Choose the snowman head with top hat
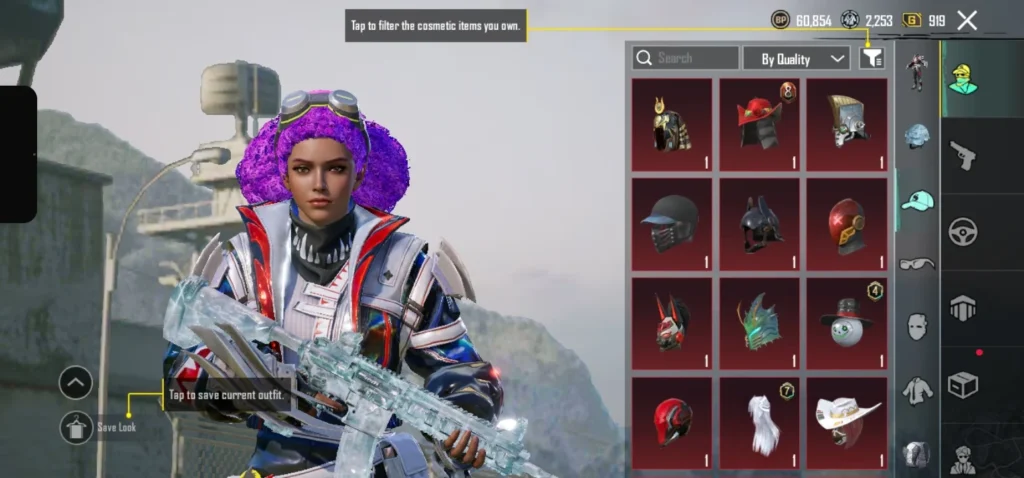Viewport: 1024px width, 478px height. [x=846, y=324]
